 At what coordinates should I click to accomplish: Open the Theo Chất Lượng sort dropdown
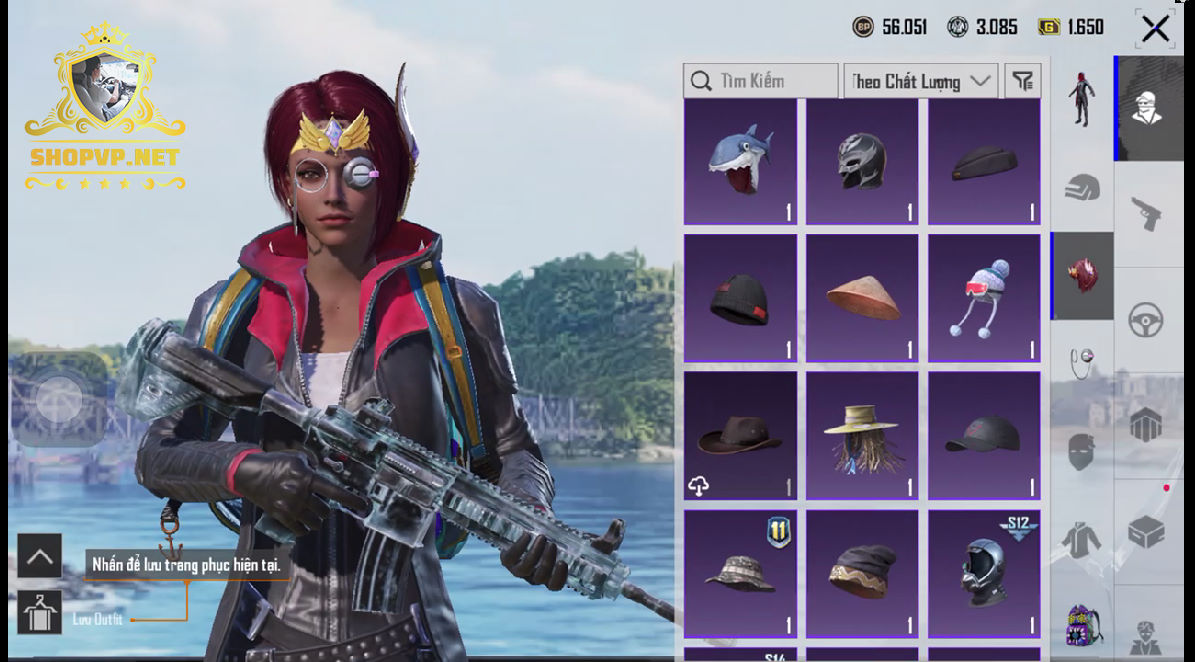point(920,81)
